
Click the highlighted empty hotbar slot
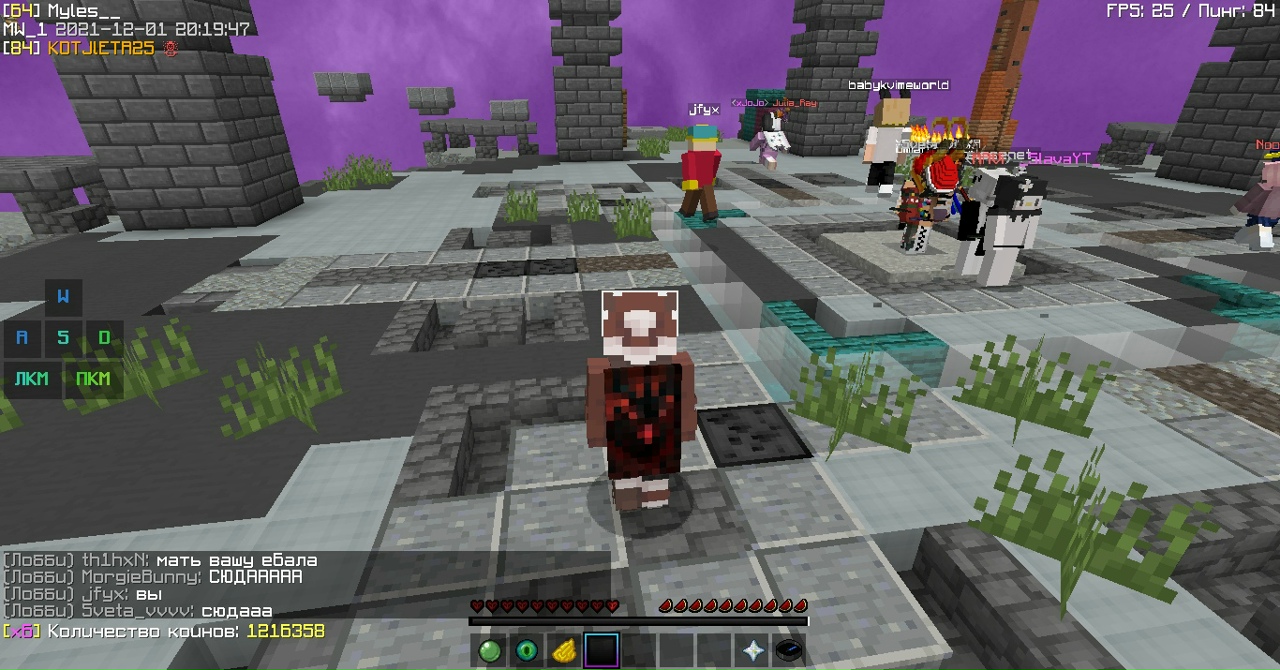tap(601, 651)
